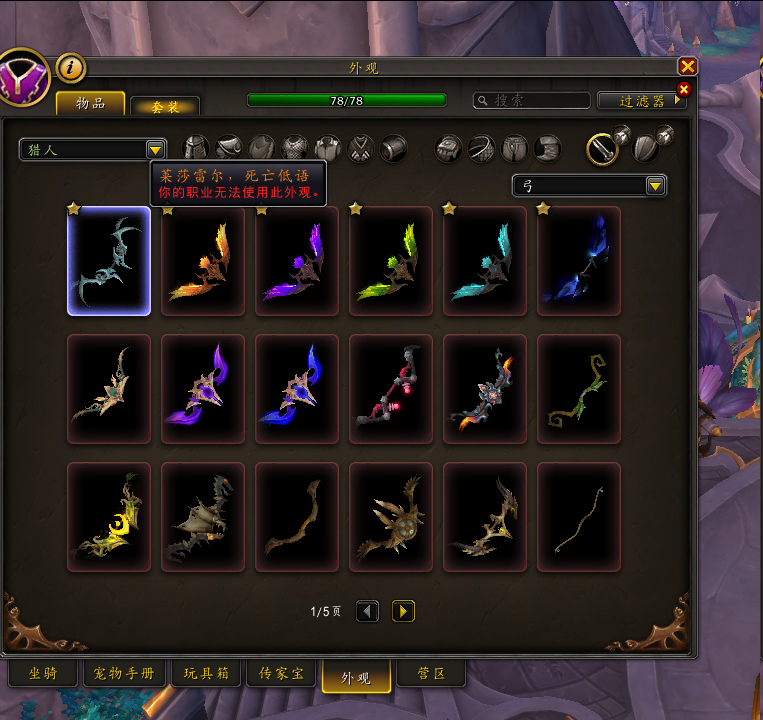The height and width of the screenshot is (720, 763).
Task: Click the round info button
Action: coord(71,68)
